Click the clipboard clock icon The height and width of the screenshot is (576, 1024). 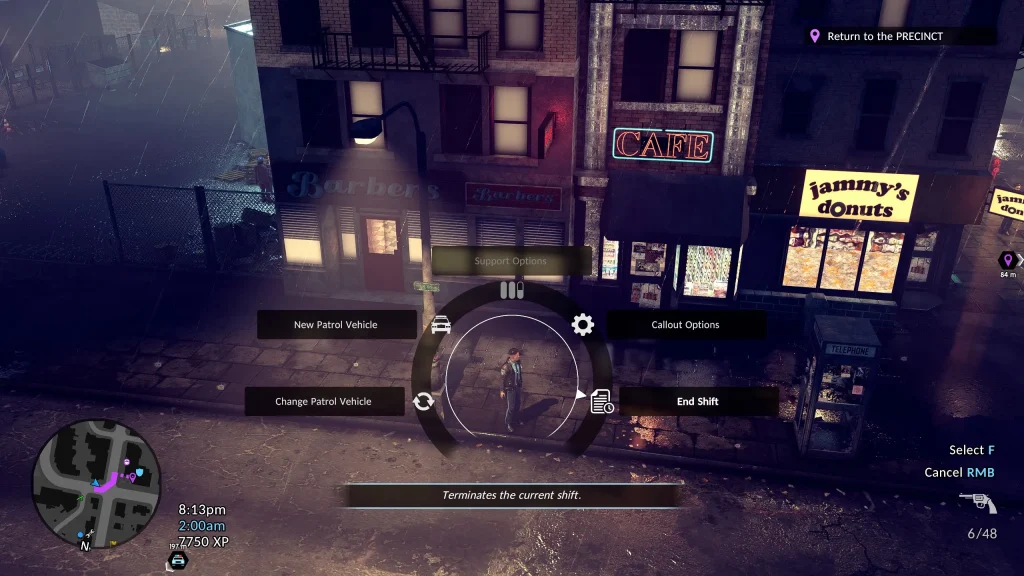coord(602,401)
